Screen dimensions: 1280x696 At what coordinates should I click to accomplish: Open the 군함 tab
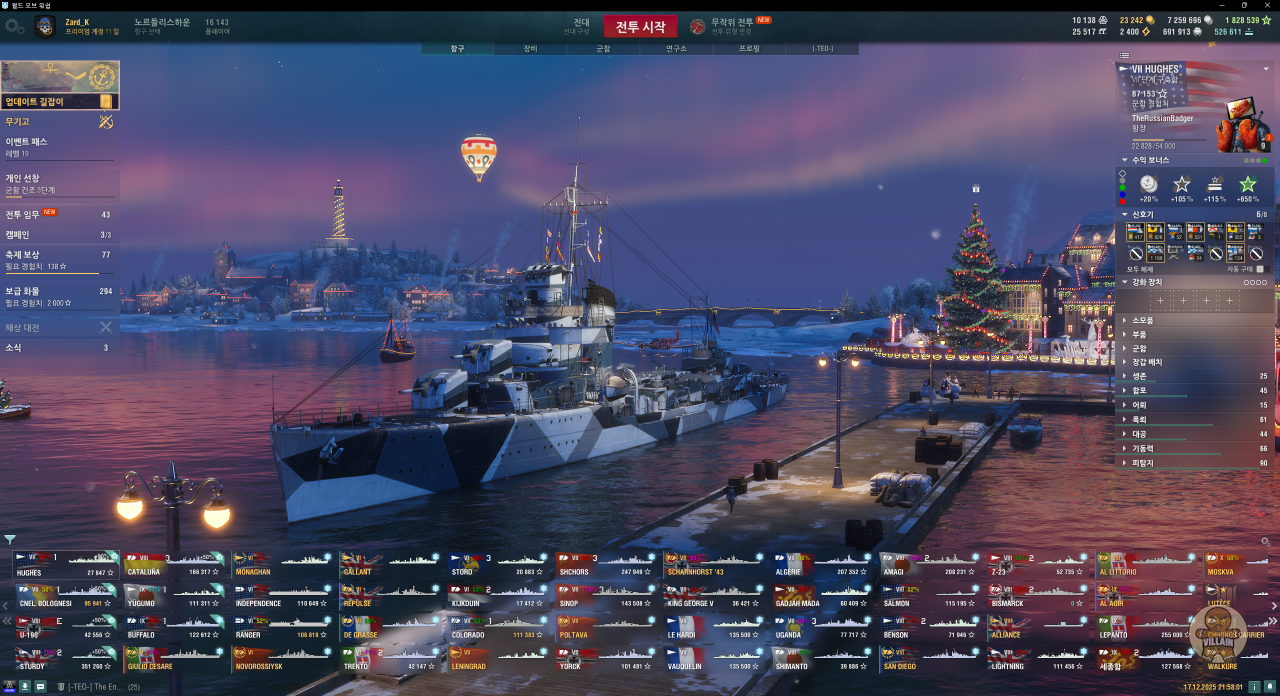tap(603, 48)
